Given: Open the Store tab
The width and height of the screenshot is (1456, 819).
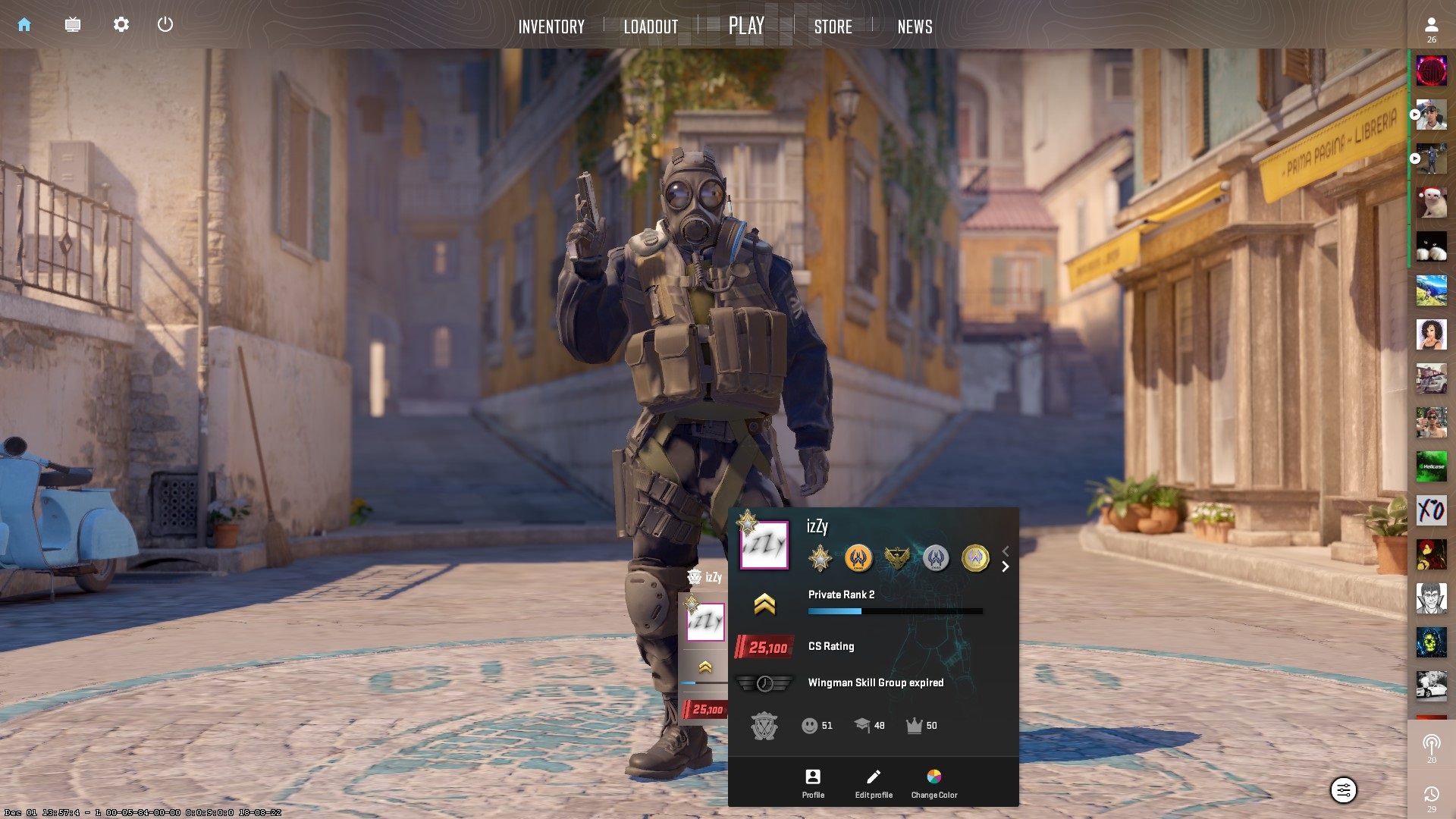Looking at the screenshot, I should 833,27.
